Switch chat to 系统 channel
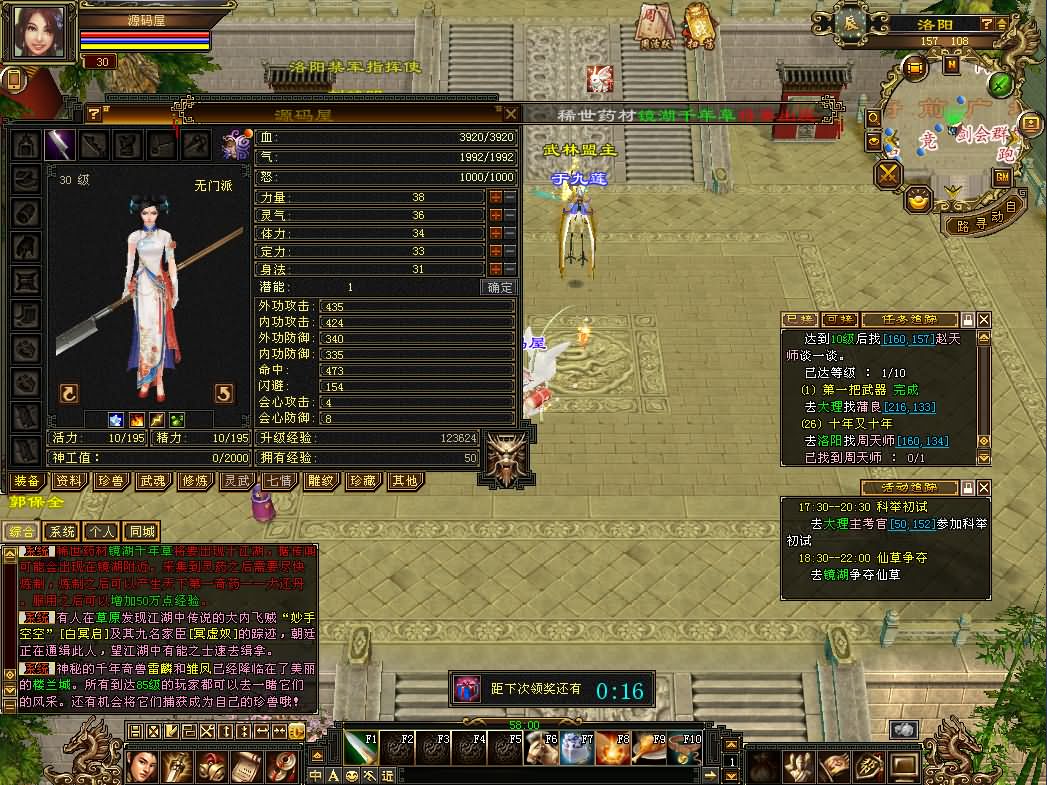 [x=63, y=532]
